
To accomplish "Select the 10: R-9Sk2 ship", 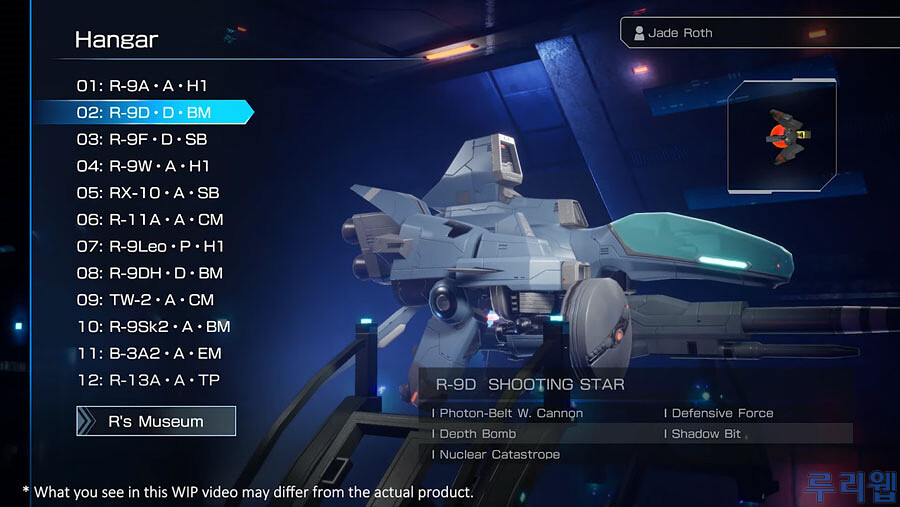I will tap(154, 326).
